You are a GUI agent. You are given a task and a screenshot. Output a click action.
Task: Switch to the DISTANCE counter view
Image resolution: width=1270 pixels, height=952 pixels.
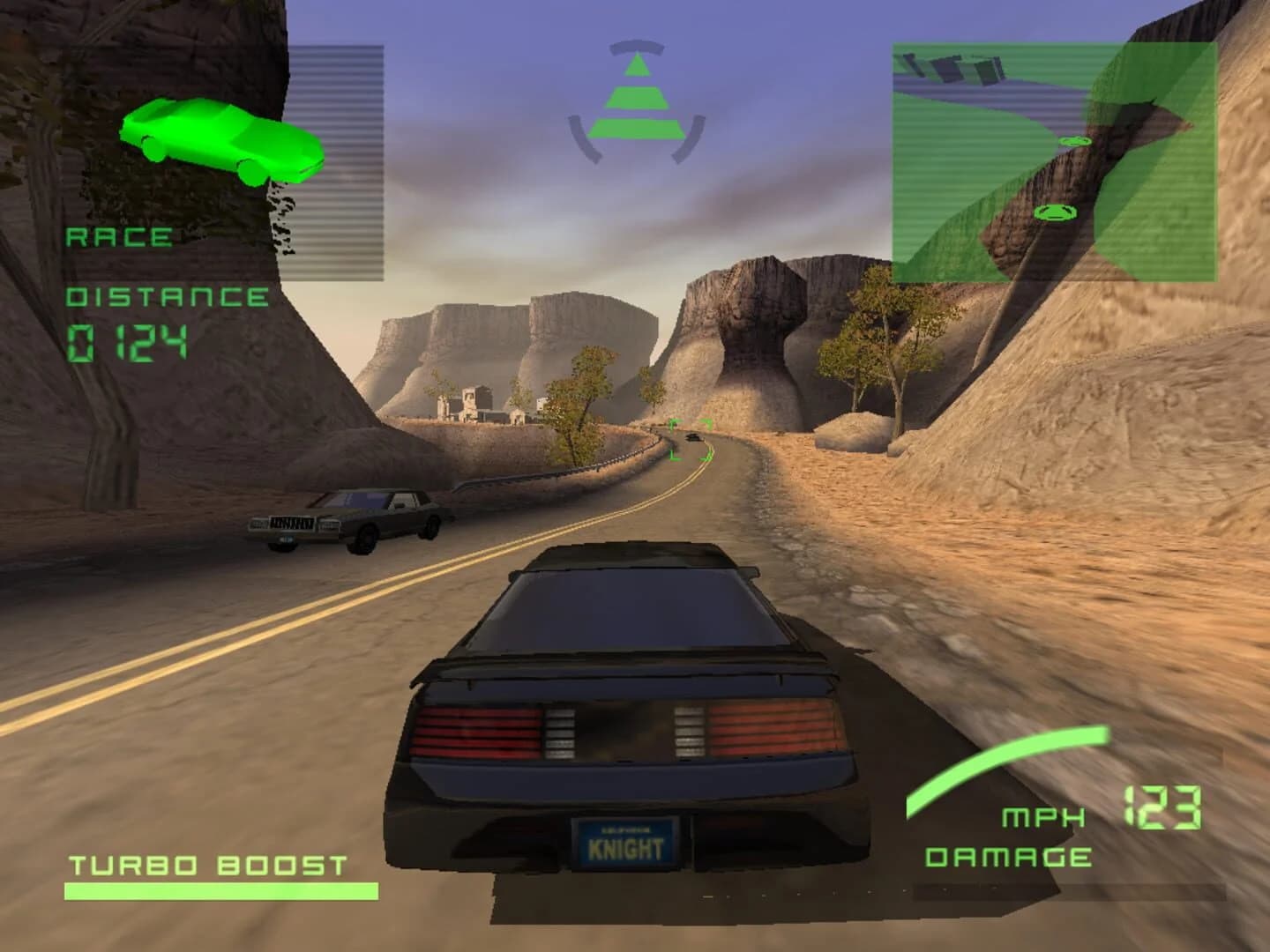(x=168, y=296)
